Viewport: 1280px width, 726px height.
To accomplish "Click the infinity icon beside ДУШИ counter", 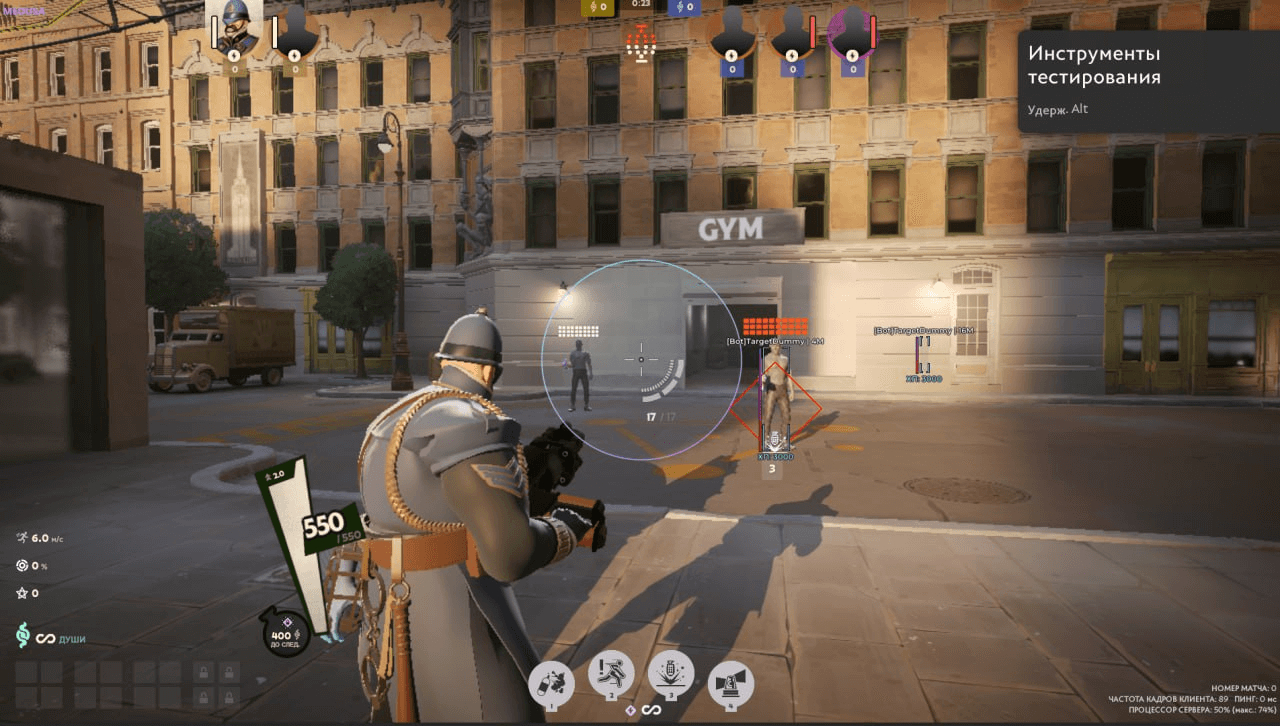I will coord(45,638).
